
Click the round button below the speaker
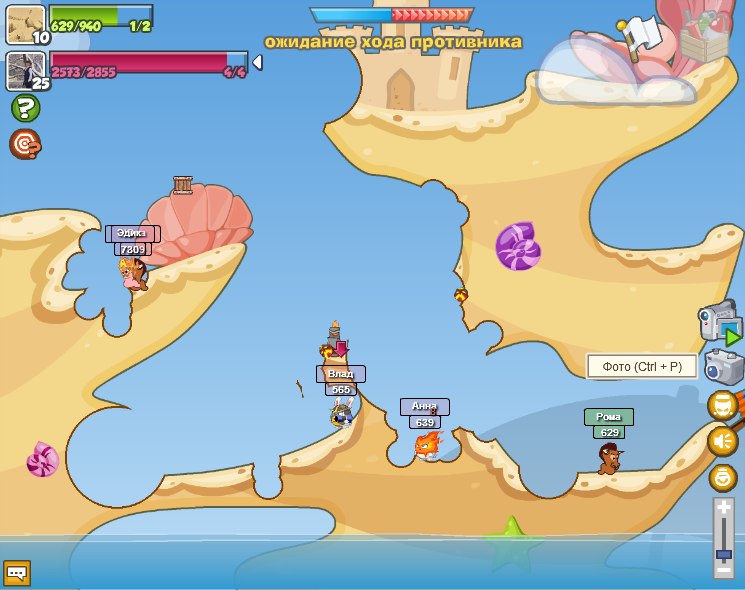point(722,477)
